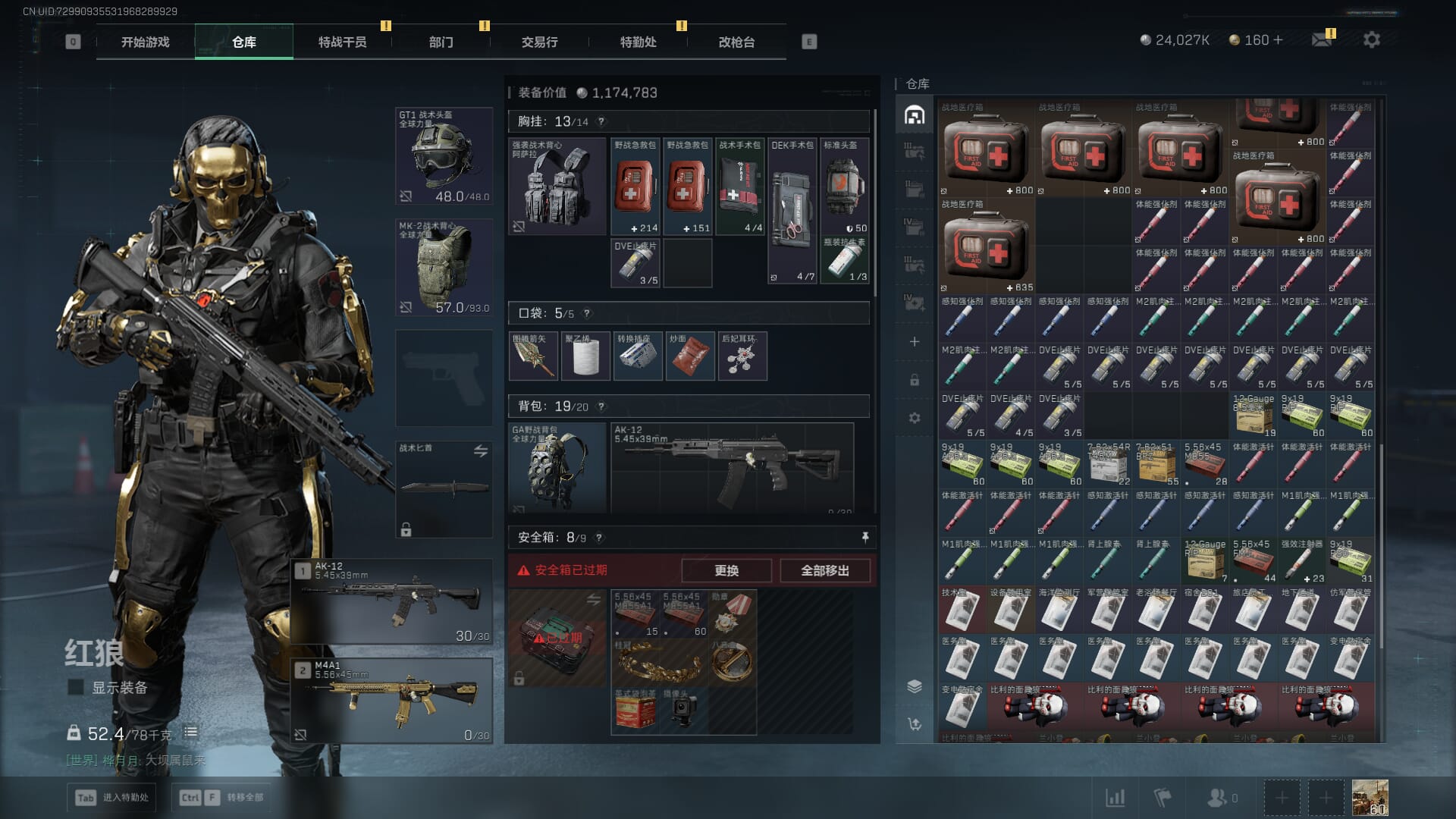The height and width of the screenshot is (819, 1456).
Task: Toggle the 显示装备 checkbox
Action: tap(76, 687)
